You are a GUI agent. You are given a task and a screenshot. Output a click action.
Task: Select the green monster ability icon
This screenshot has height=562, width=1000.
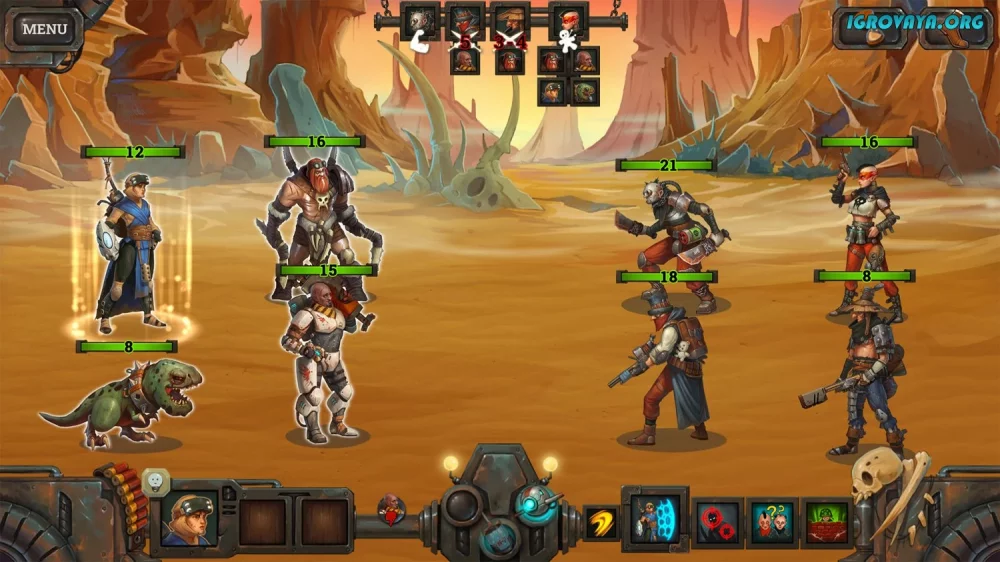(827, 521)
